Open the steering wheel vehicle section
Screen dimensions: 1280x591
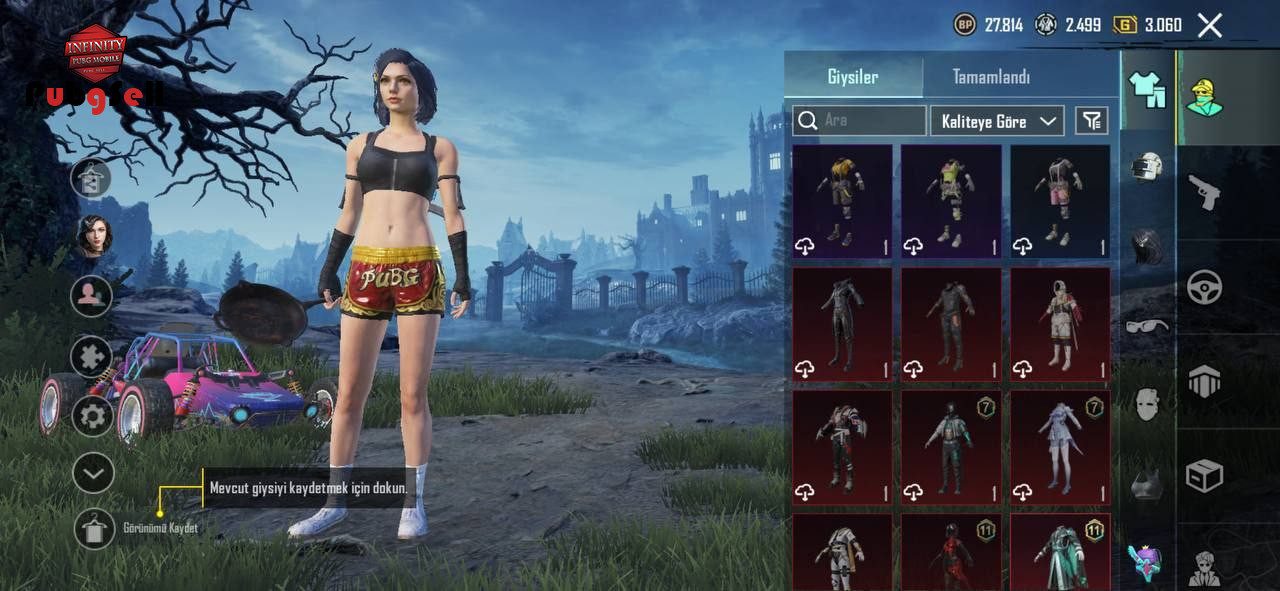click(x=1204, y=287)
